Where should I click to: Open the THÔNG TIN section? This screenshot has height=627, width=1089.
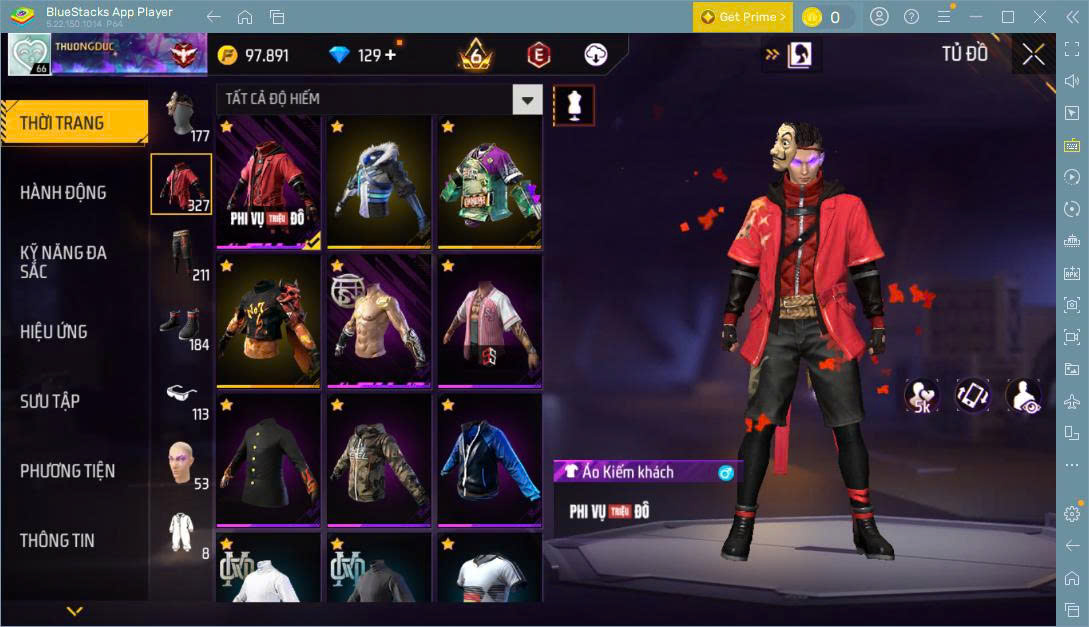[x=57, y=540]
